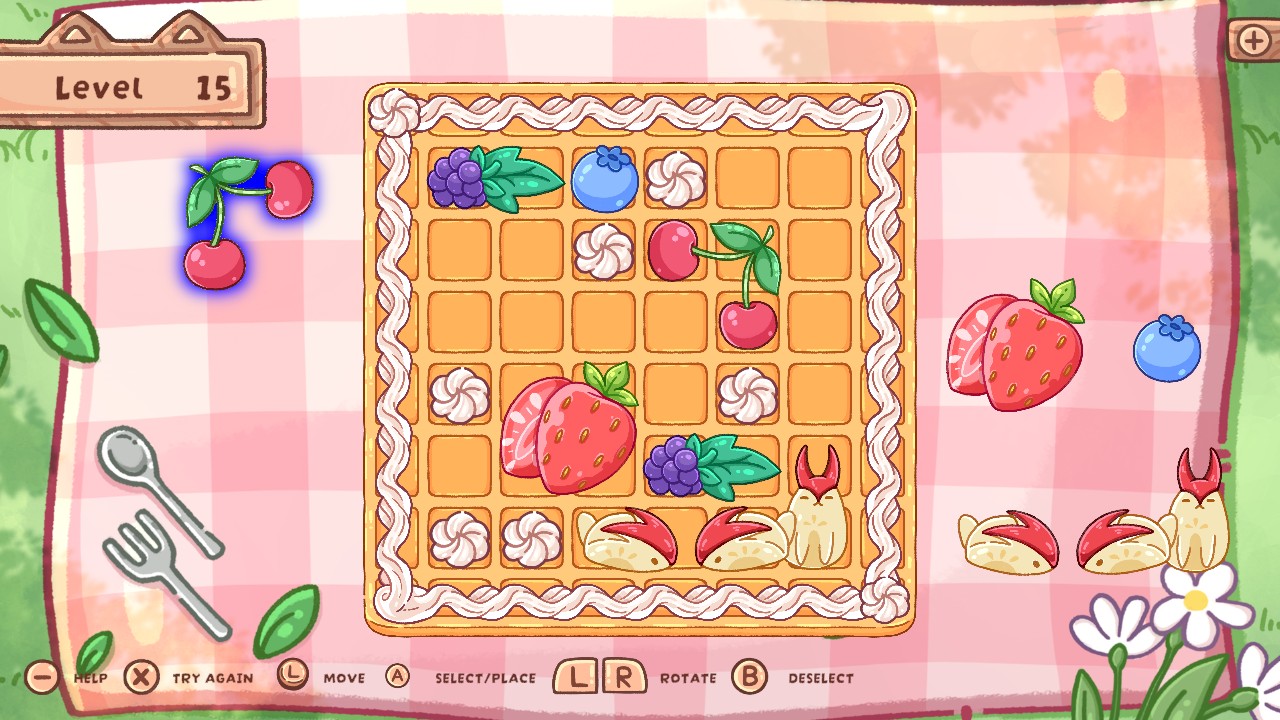
Task: Click the L Move button hint
Action: tap(293, 677)
